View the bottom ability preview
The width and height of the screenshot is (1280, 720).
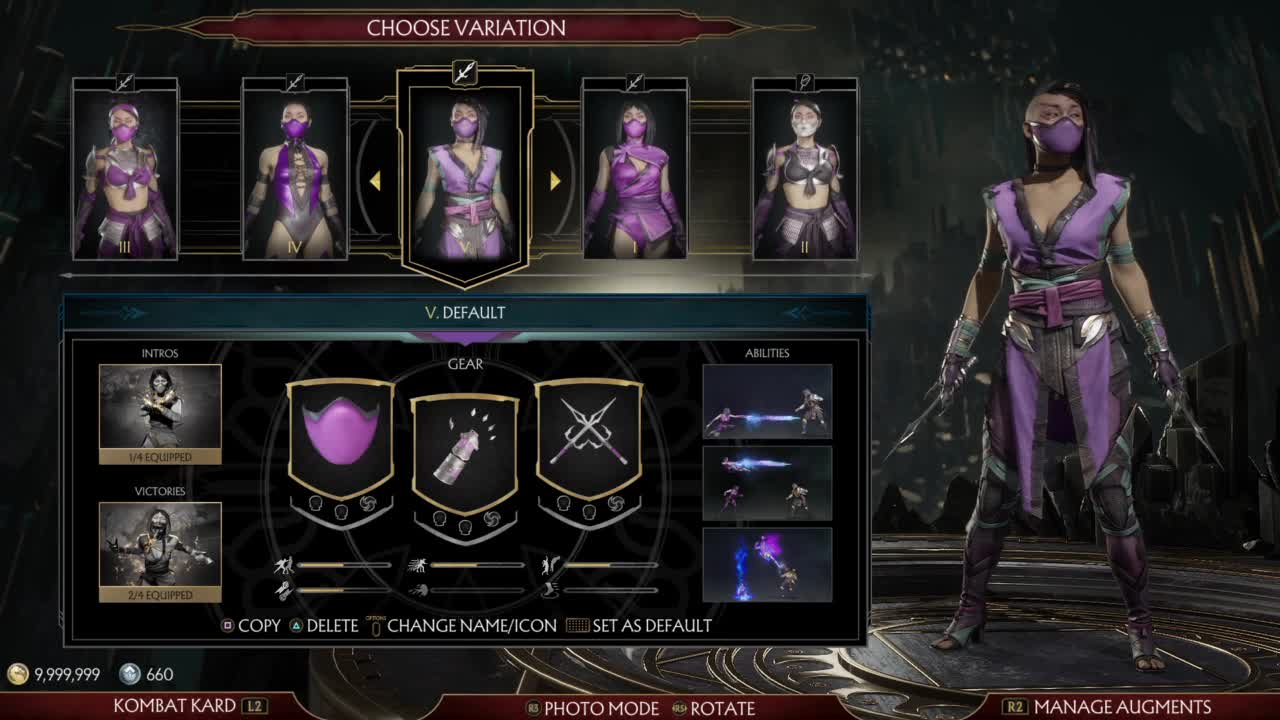[x=767, y=565]
